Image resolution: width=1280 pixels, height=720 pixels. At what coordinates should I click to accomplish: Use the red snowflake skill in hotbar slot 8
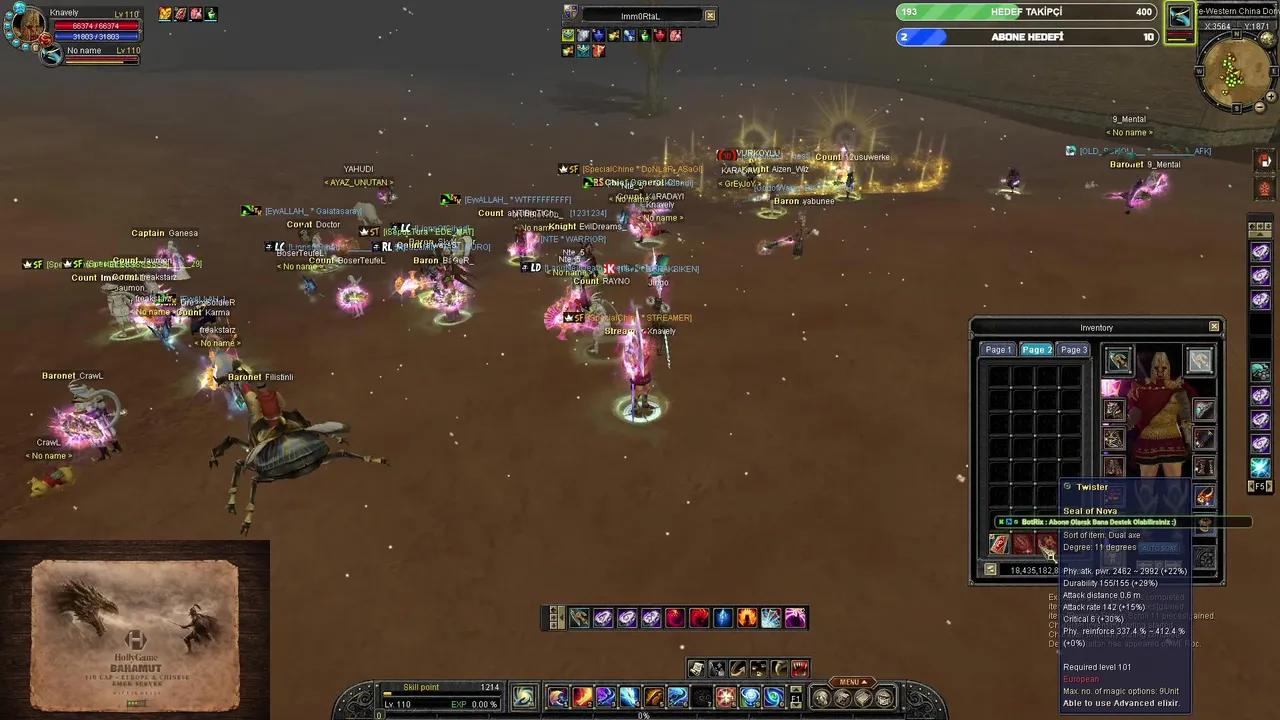coord(726,697)
